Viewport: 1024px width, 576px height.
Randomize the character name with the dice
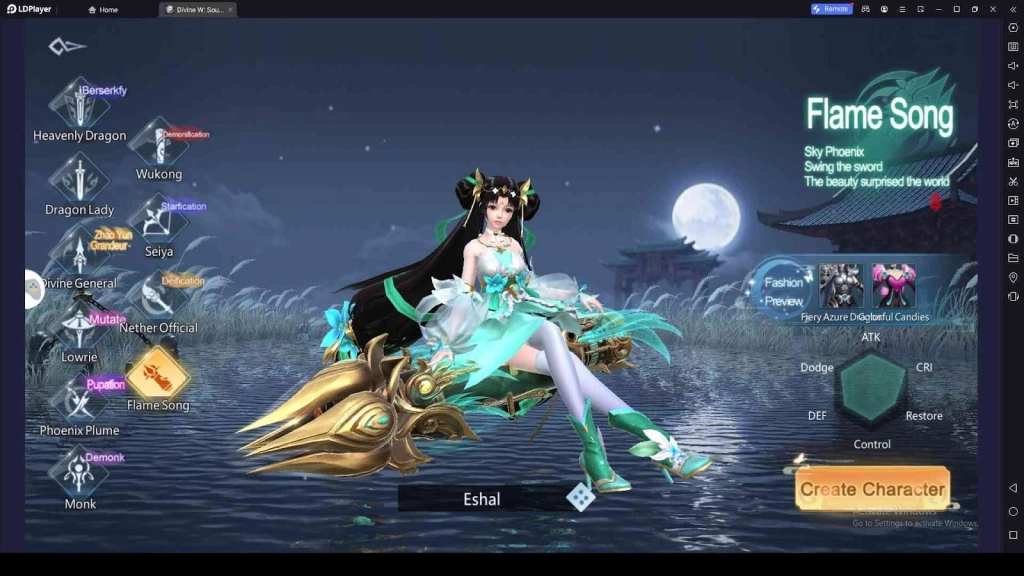(x=580, y=497)
